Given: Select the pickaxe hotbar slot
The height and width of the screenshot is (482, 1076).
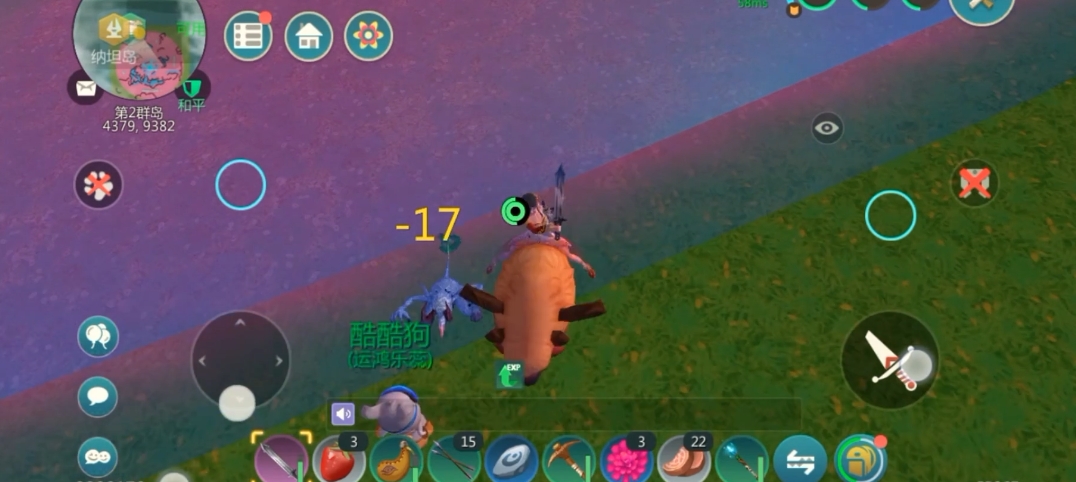Looking at the screenshot, I should [569, 461].
